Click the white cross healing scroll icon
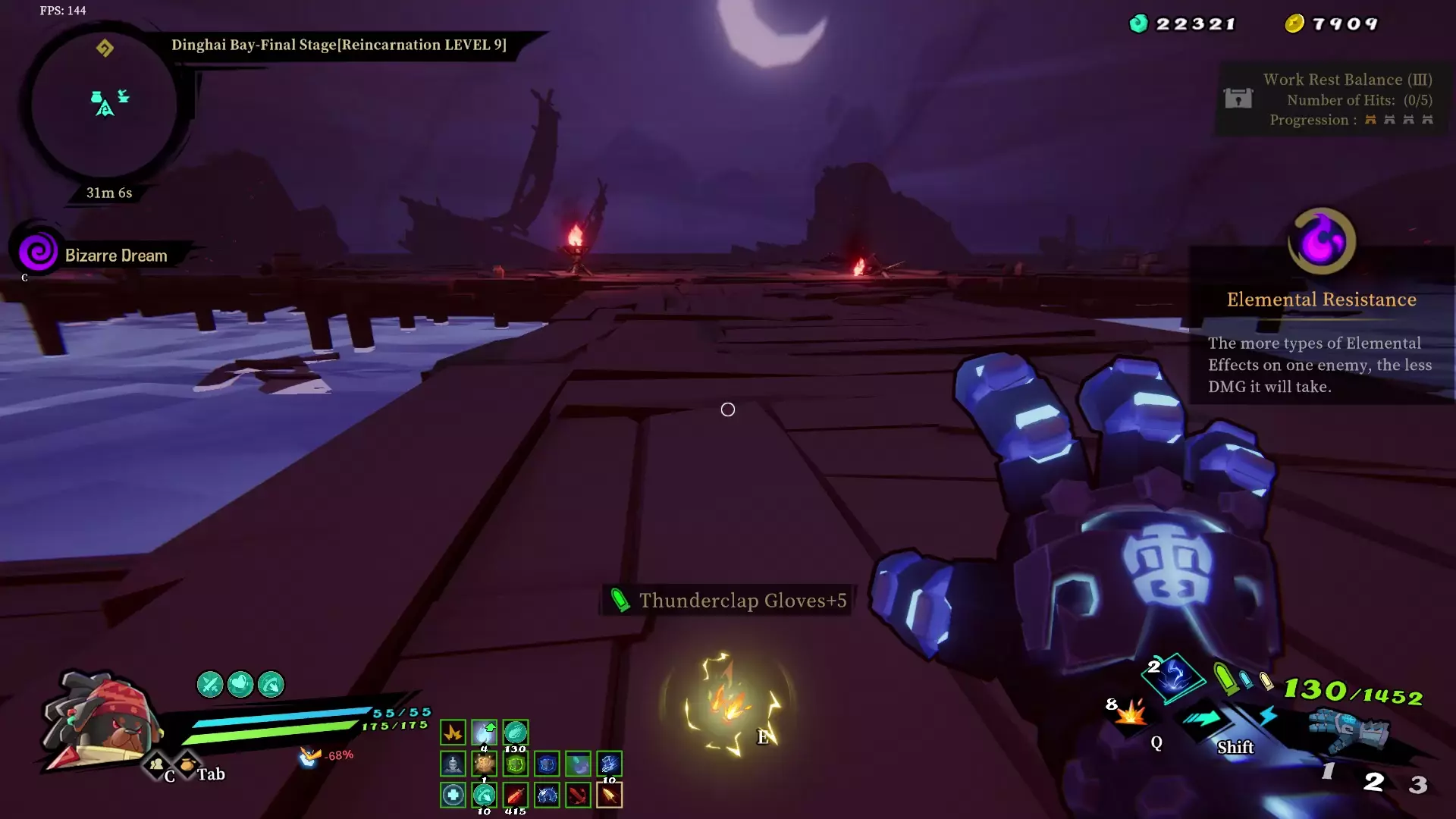This screenshot has width=1456, height=819. 453,795
